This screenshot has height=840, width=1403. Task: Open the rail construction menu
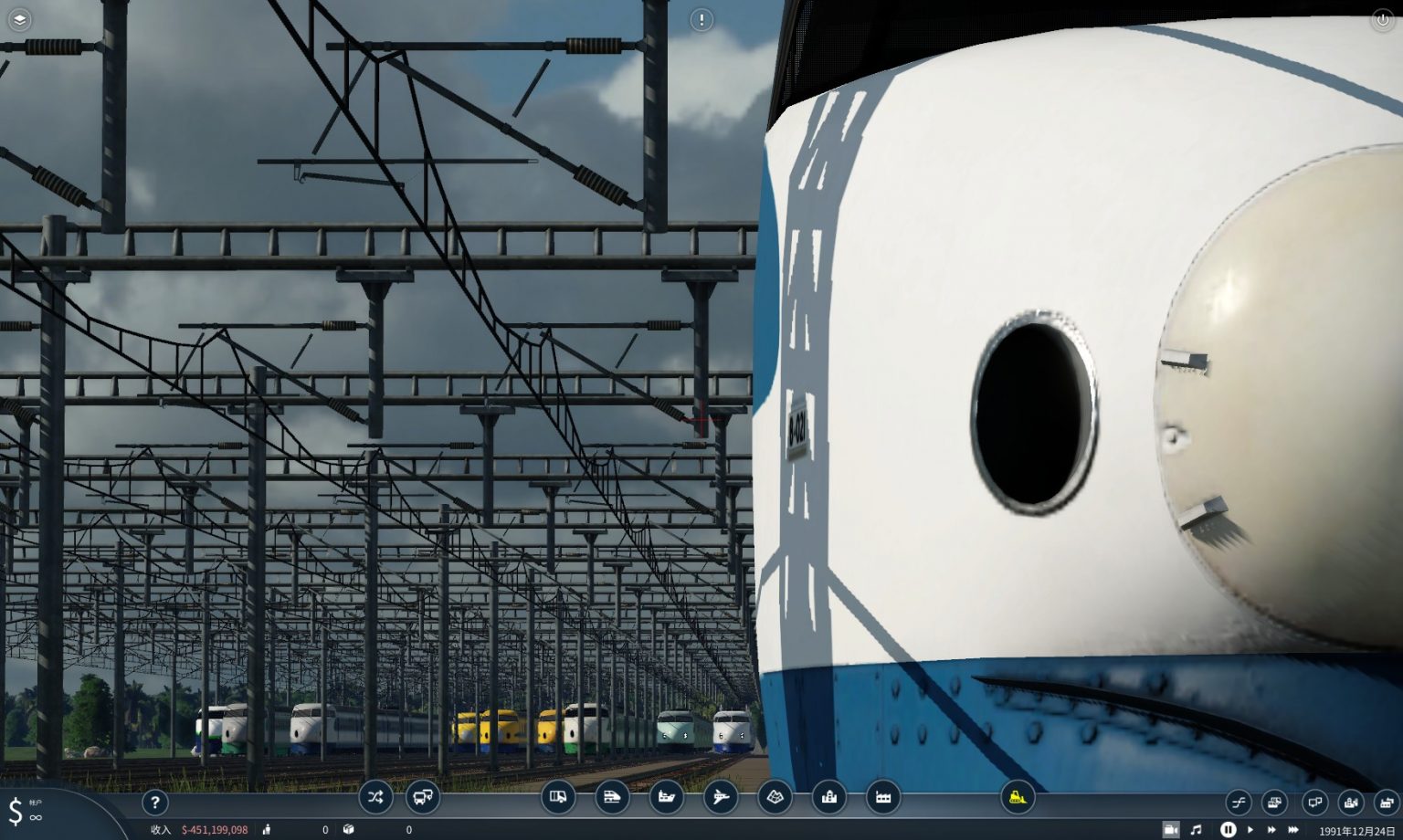(613, 797)
